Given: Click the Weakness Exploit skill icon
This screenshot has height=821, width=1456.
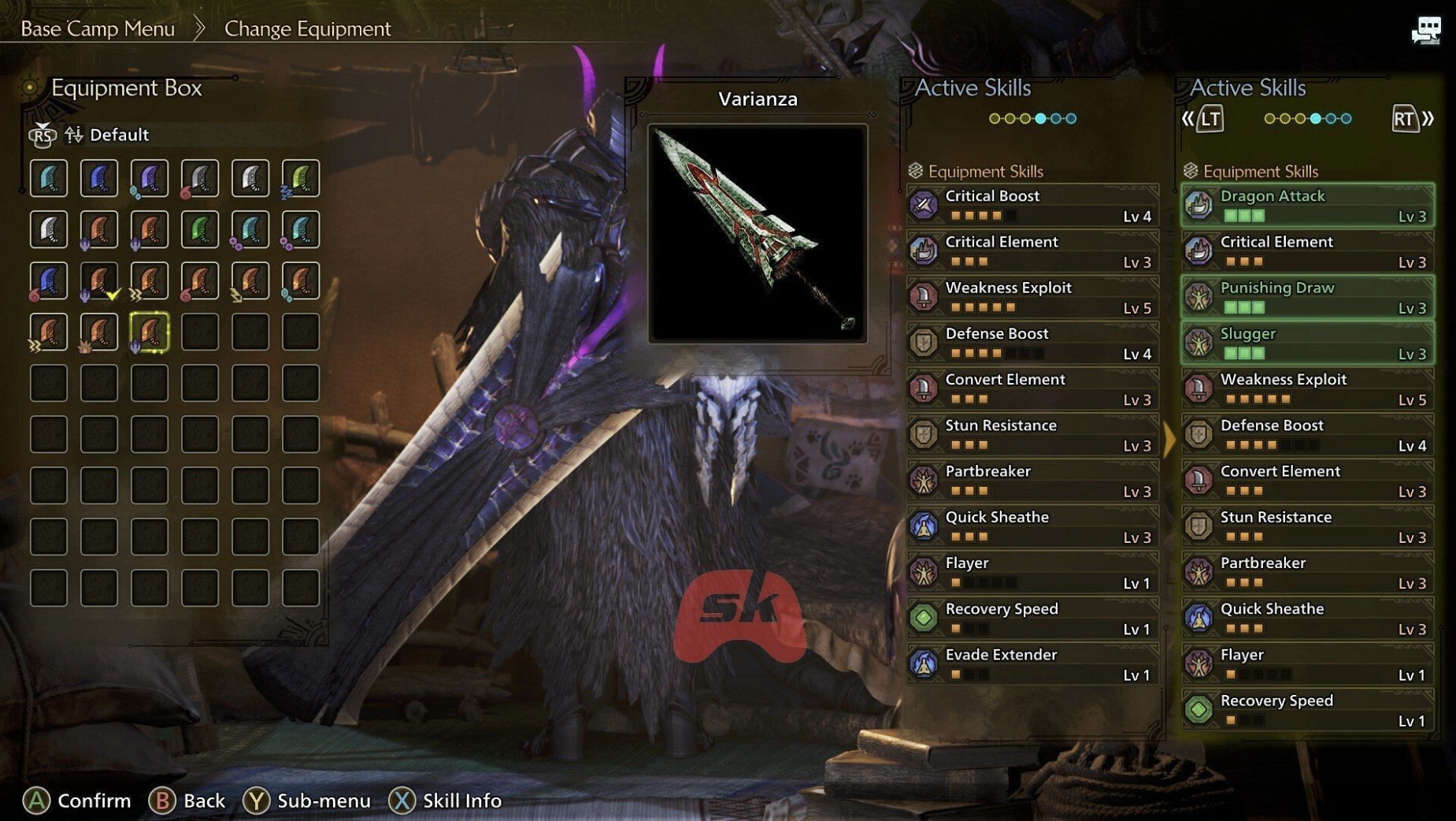Looking at the screenshot, I should (x=924, y=297).
